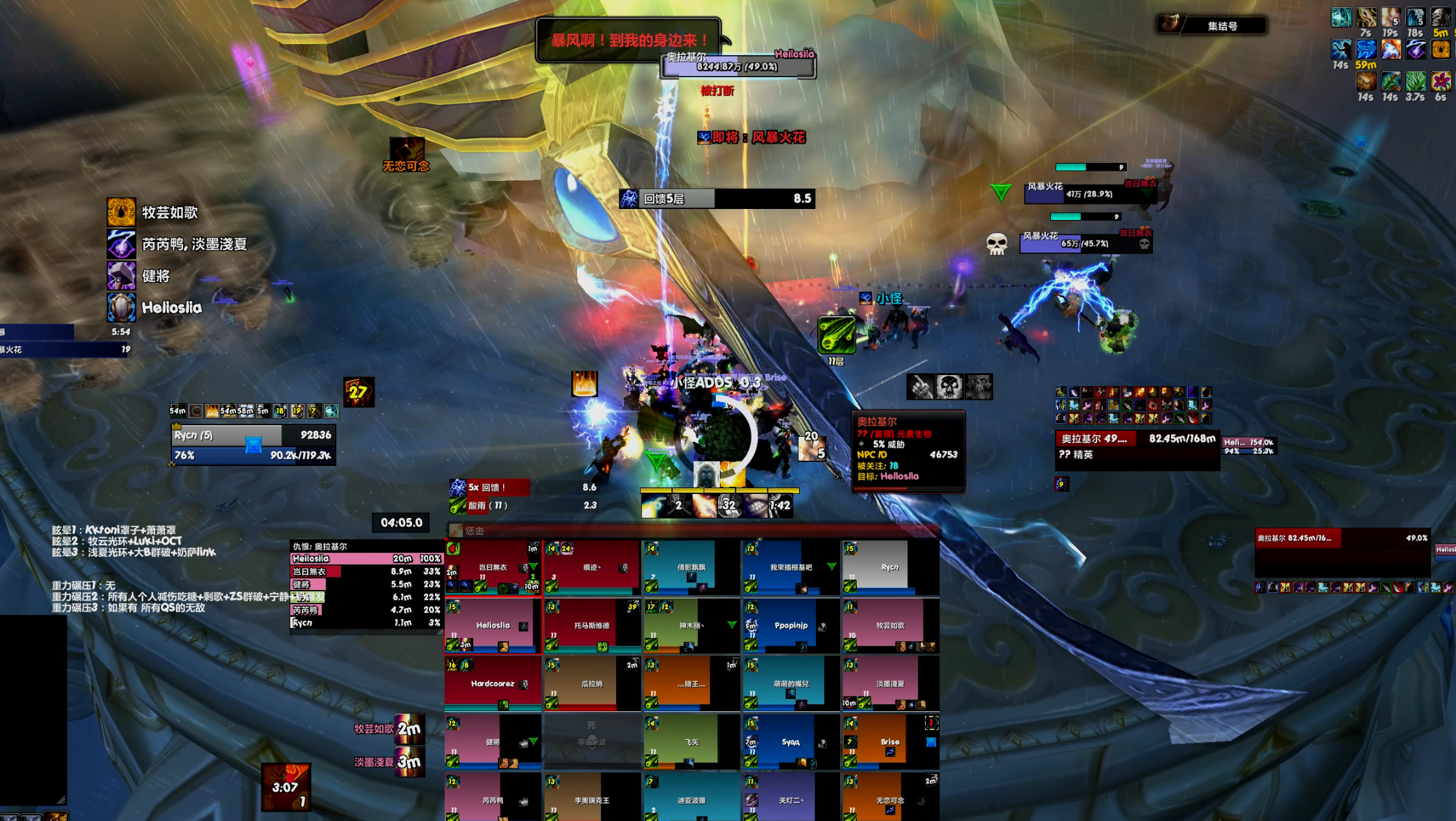Image resolution: width=1456 pixels, height=821 pixels.
Task: Select the 风暴火花 nameplate at 28.9%
Action: tap(1089, 193)
